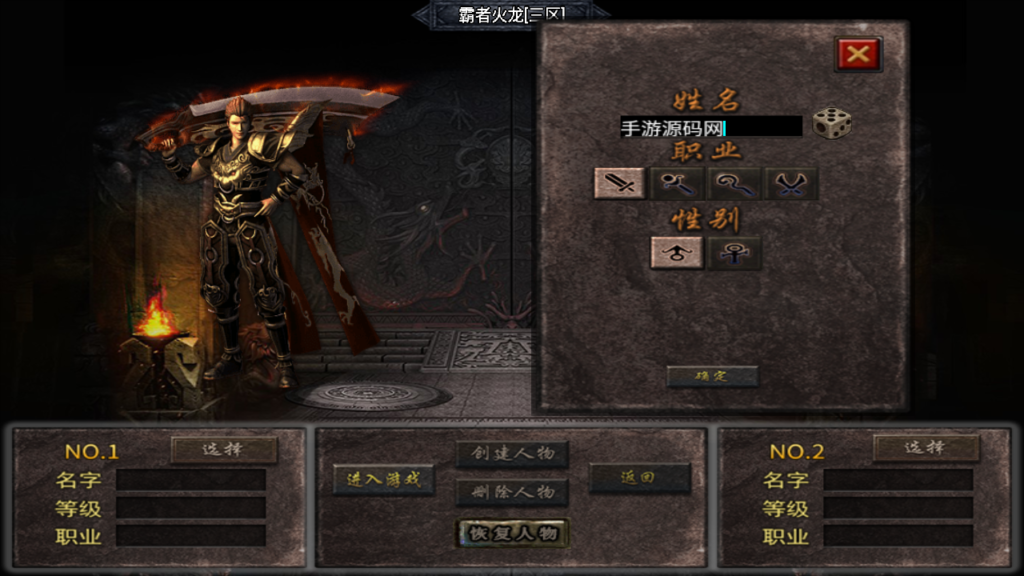
Task: Confirm creation with the 确定 button
Action: click(x=712, y=376)
